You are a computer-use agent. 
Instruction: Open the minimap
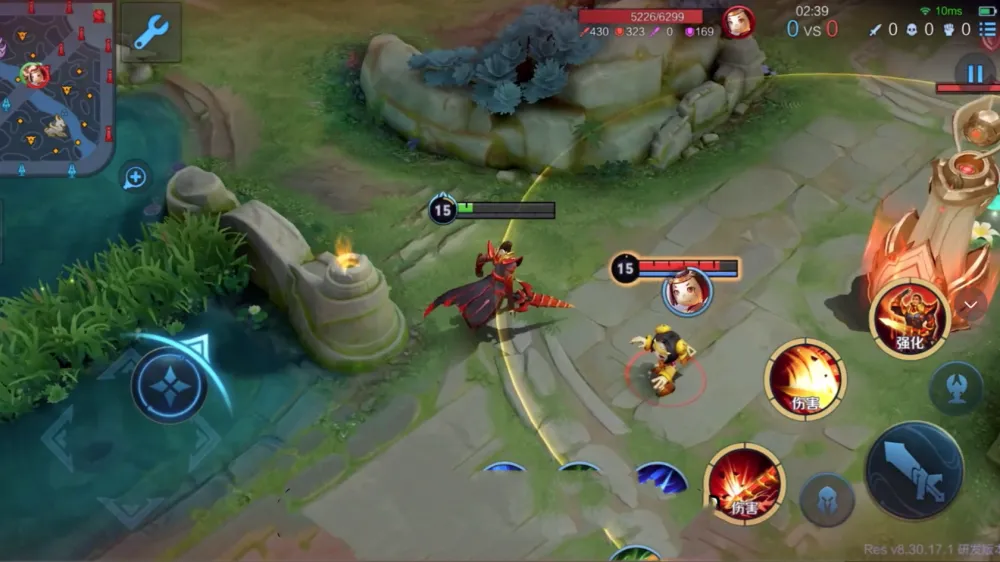pos(55,85)
